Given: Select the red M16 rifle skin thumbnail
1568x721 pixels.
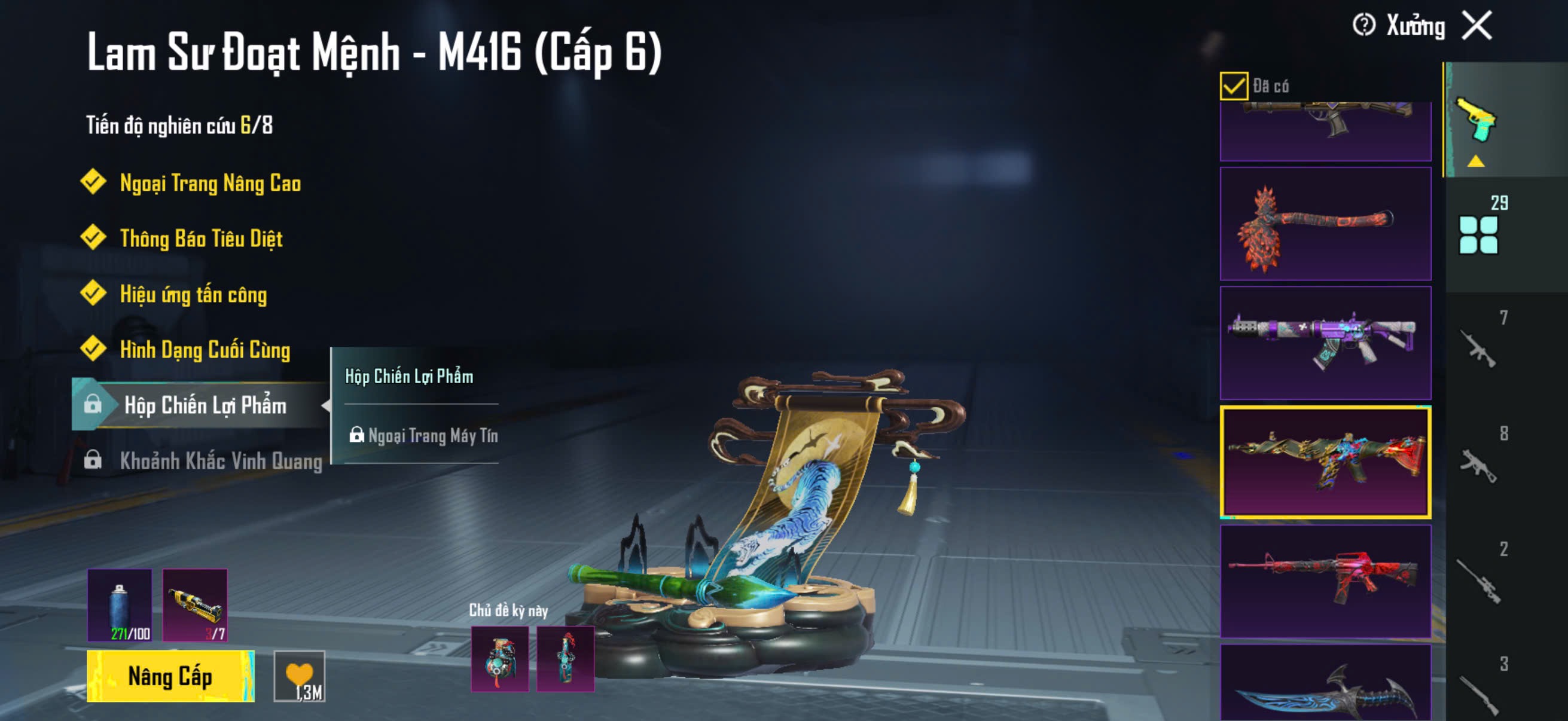Looking at the screenshot, I should pyautogui.click(x=1325, y=581).
